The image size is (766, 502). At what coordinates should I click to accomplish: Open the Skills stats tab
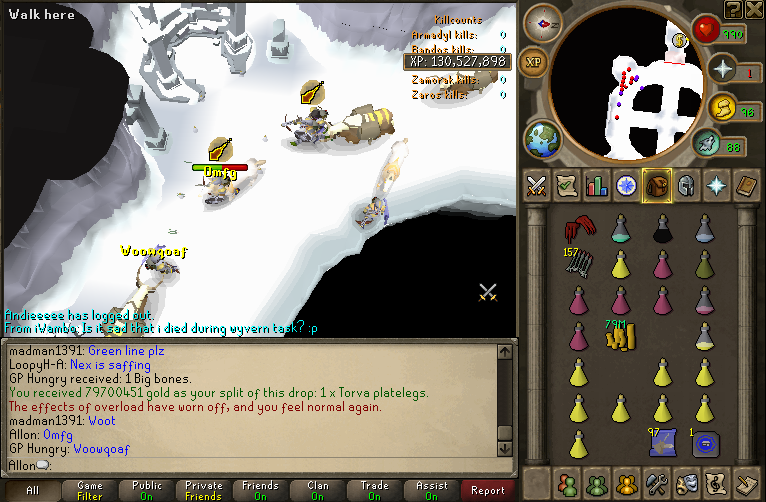(597, 185)
